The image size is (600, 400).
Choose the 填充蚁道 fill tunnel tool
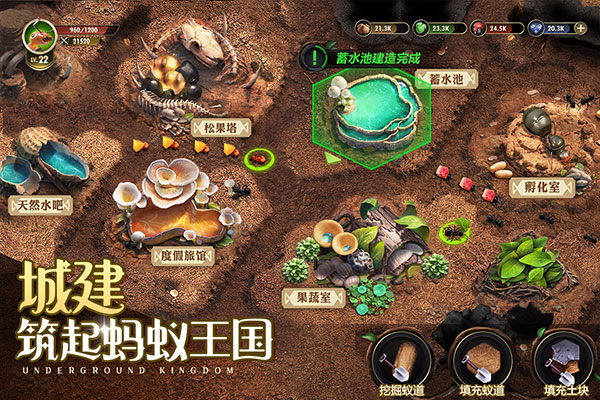pos(480,358)
